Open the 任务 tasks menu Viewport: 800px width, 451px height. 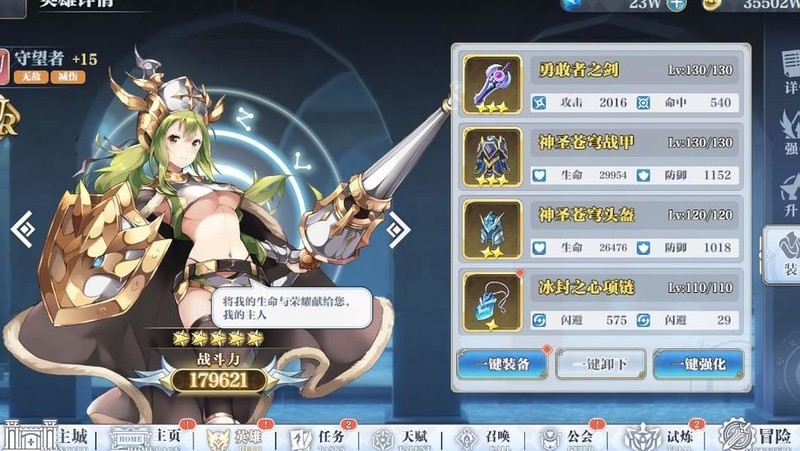coord(320,437)
